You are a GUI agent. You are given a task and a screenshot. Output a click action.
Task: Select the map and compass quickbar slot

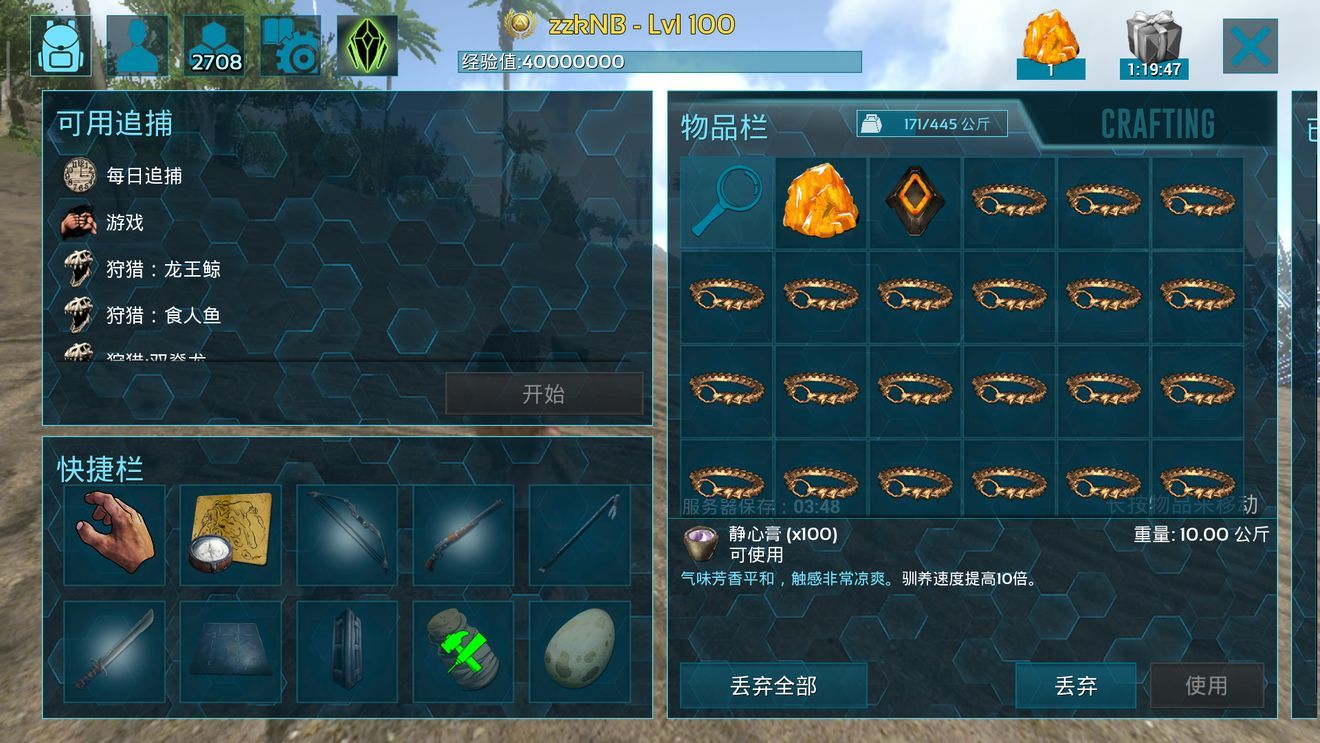pyautogui.click(x=231, y=535)
